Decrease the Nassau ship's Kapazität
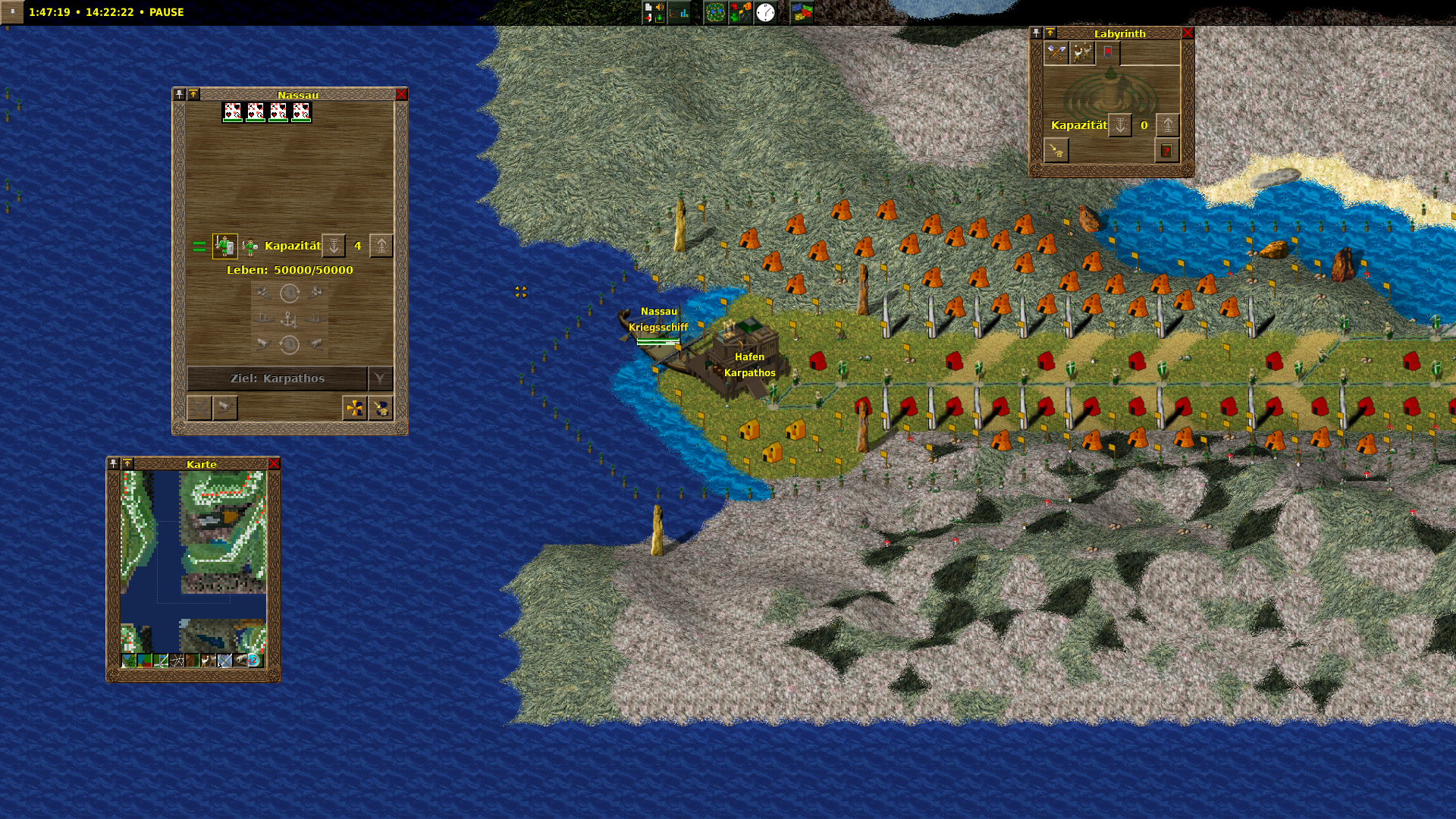 (x=334, y=246)
